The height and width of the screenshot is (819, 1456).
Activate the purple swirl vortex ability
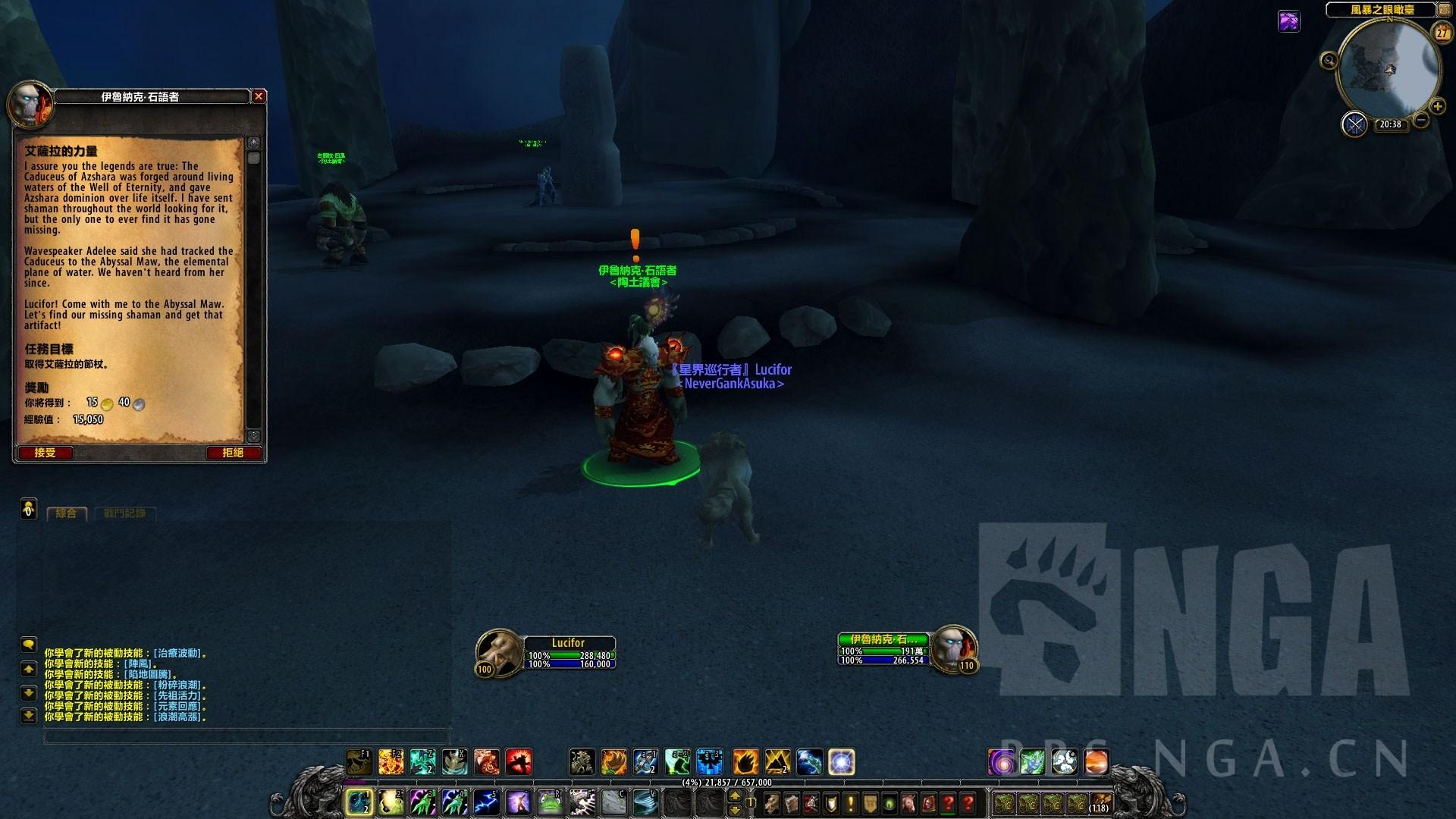pos(1001,761)
